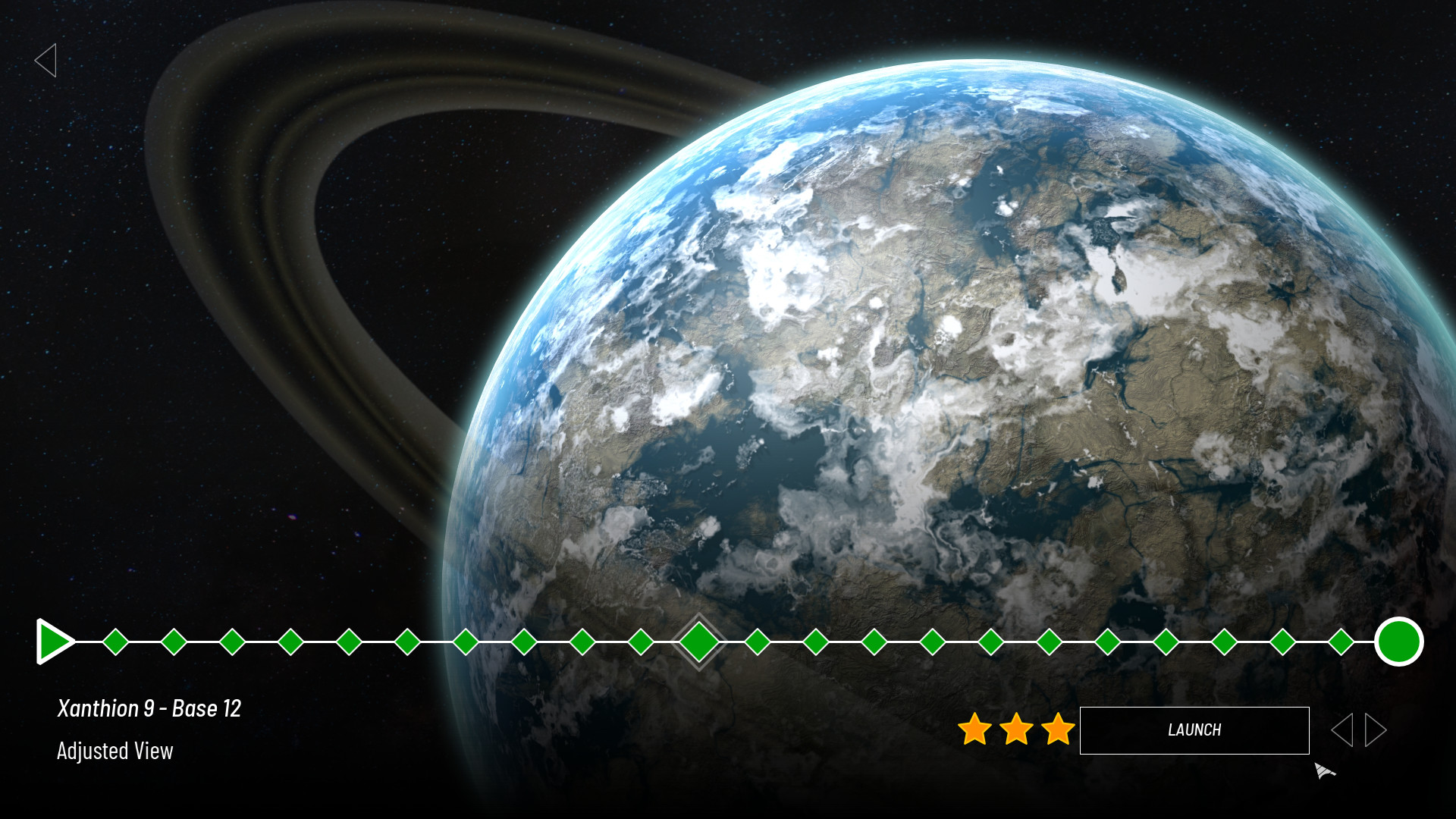This screenshot has height=819, width=1456.
Task: Click the diamond marker immediately left of the highlighted level
Action: 641,642
